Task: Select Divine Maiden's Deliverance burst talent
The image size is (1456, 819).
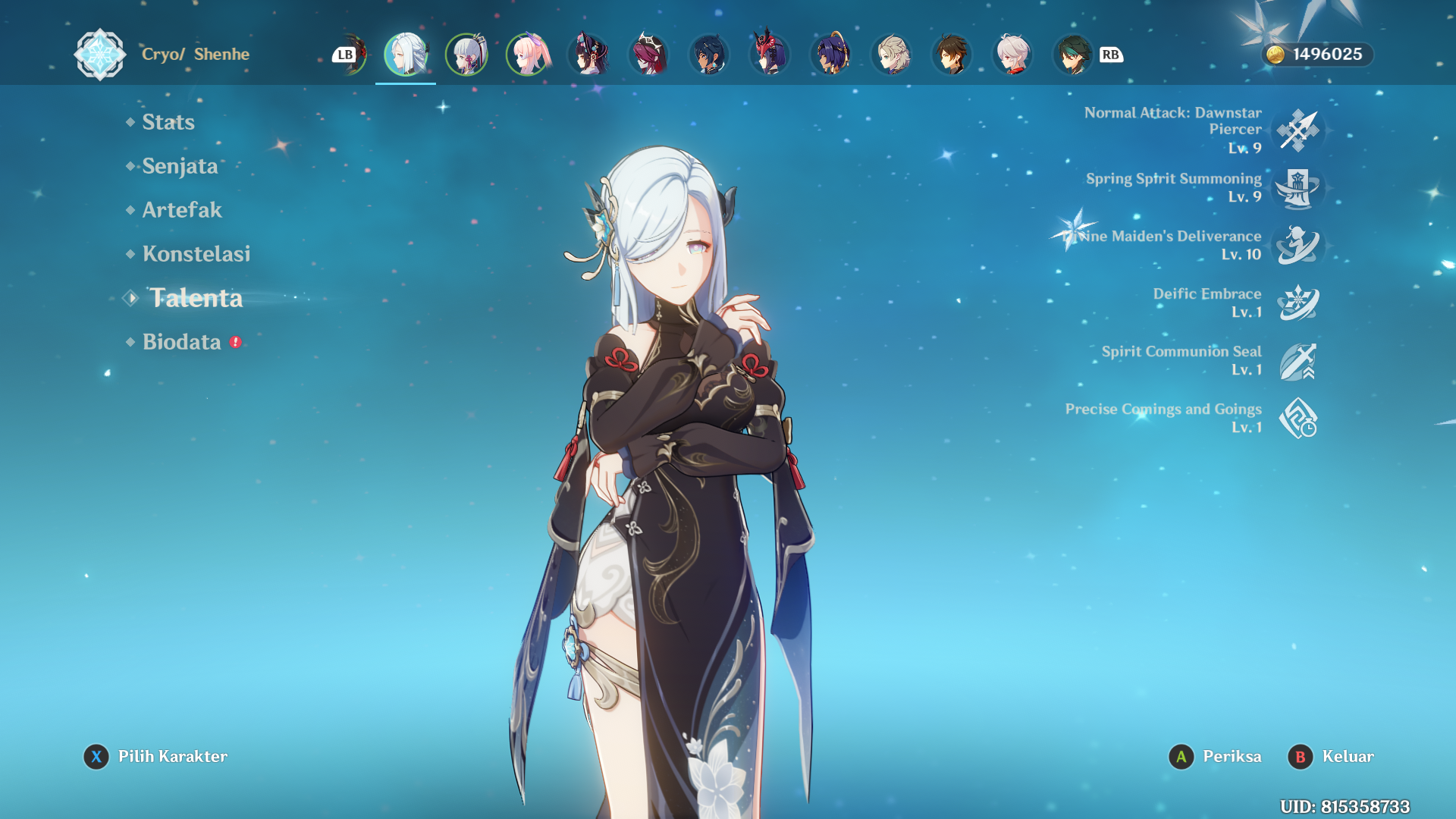Action: (x=1298, y=246)
